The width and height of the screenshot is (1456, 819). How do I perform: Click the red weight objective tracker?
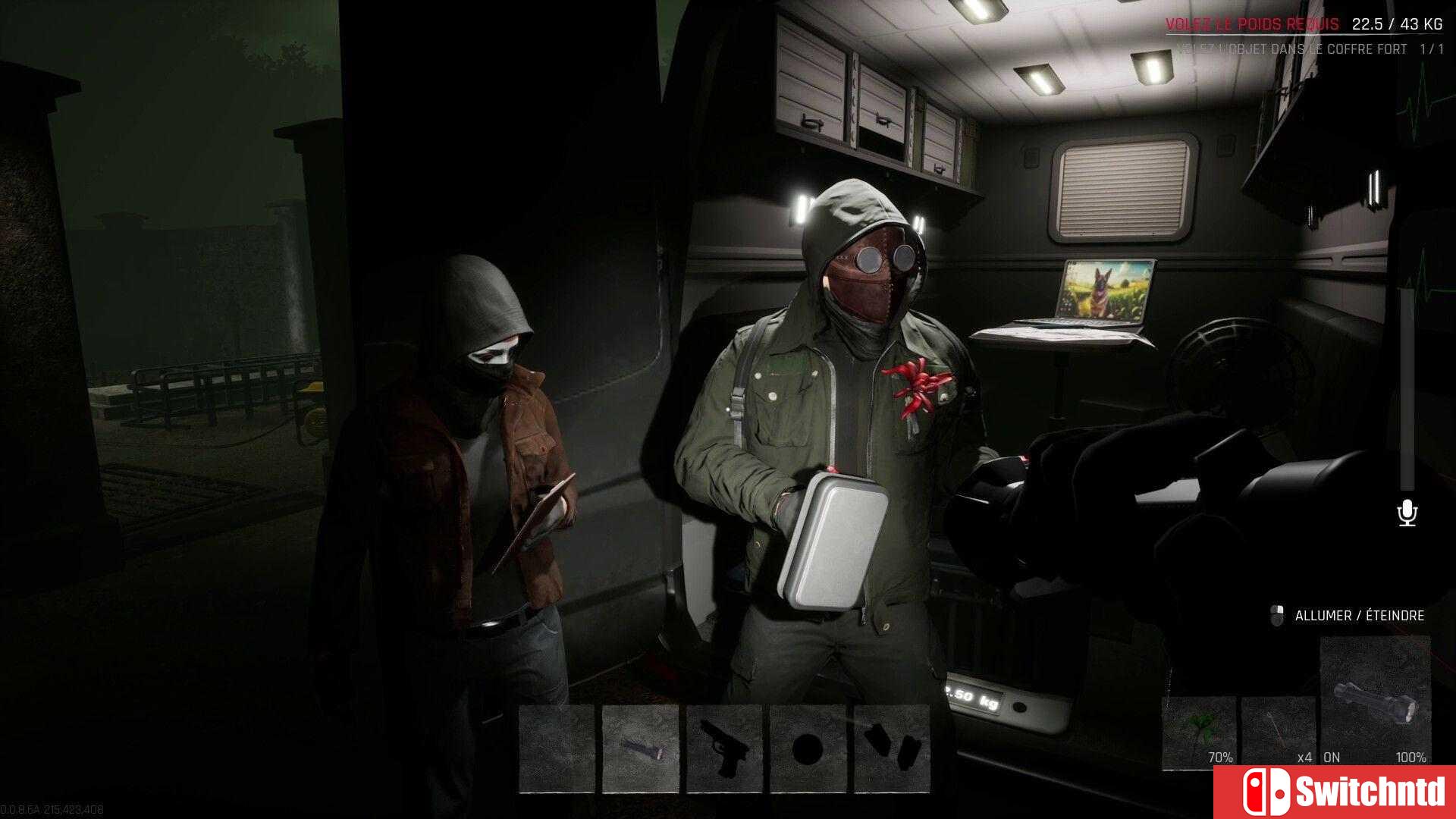(x=1252, y=24)
